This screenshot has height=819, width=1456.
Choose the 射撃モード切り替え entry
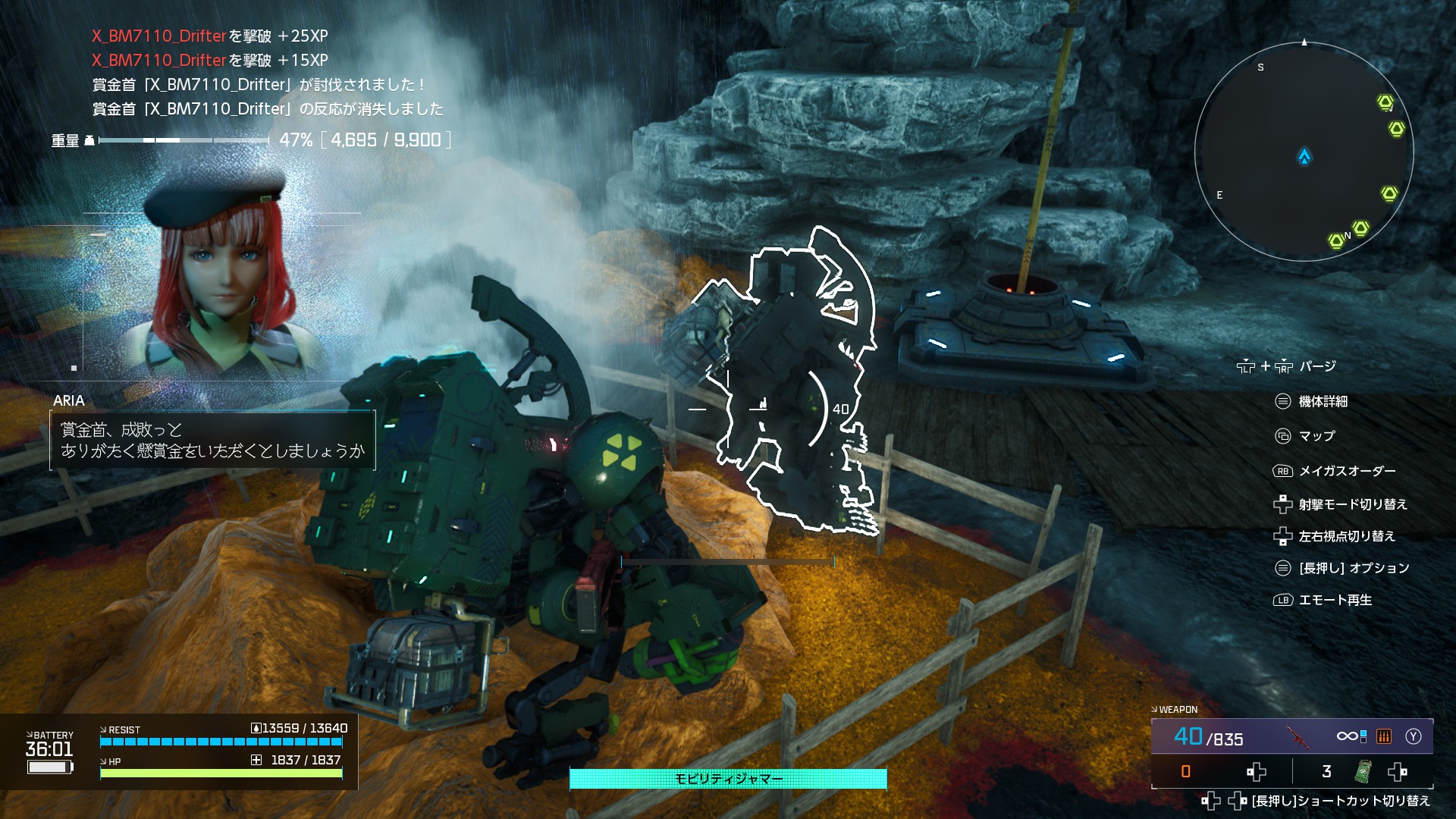(1352, 504)
